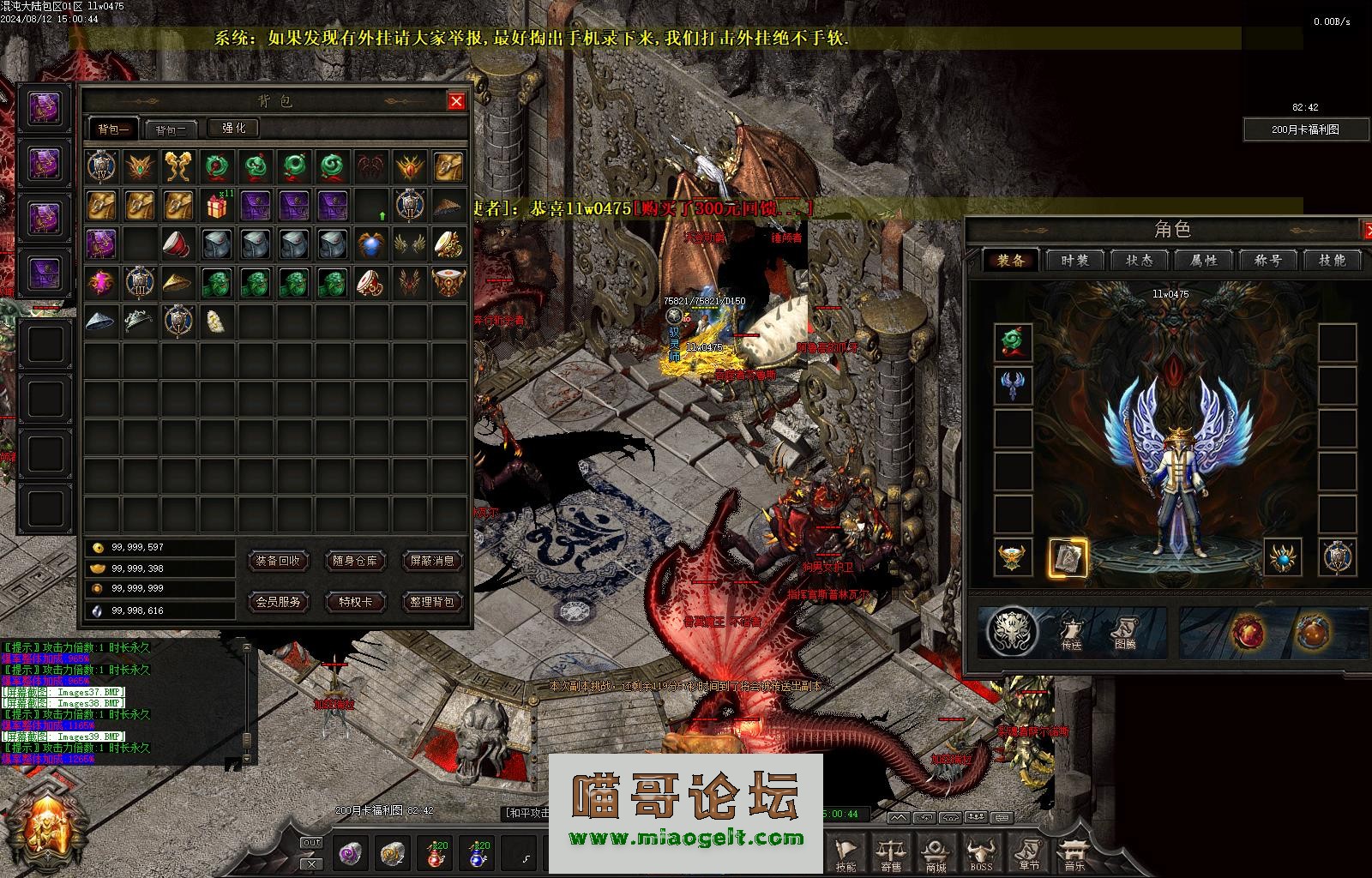Screen dimensions: 1372x878
Task: Open 会员服务 member services
Action: tap(278, 602)
